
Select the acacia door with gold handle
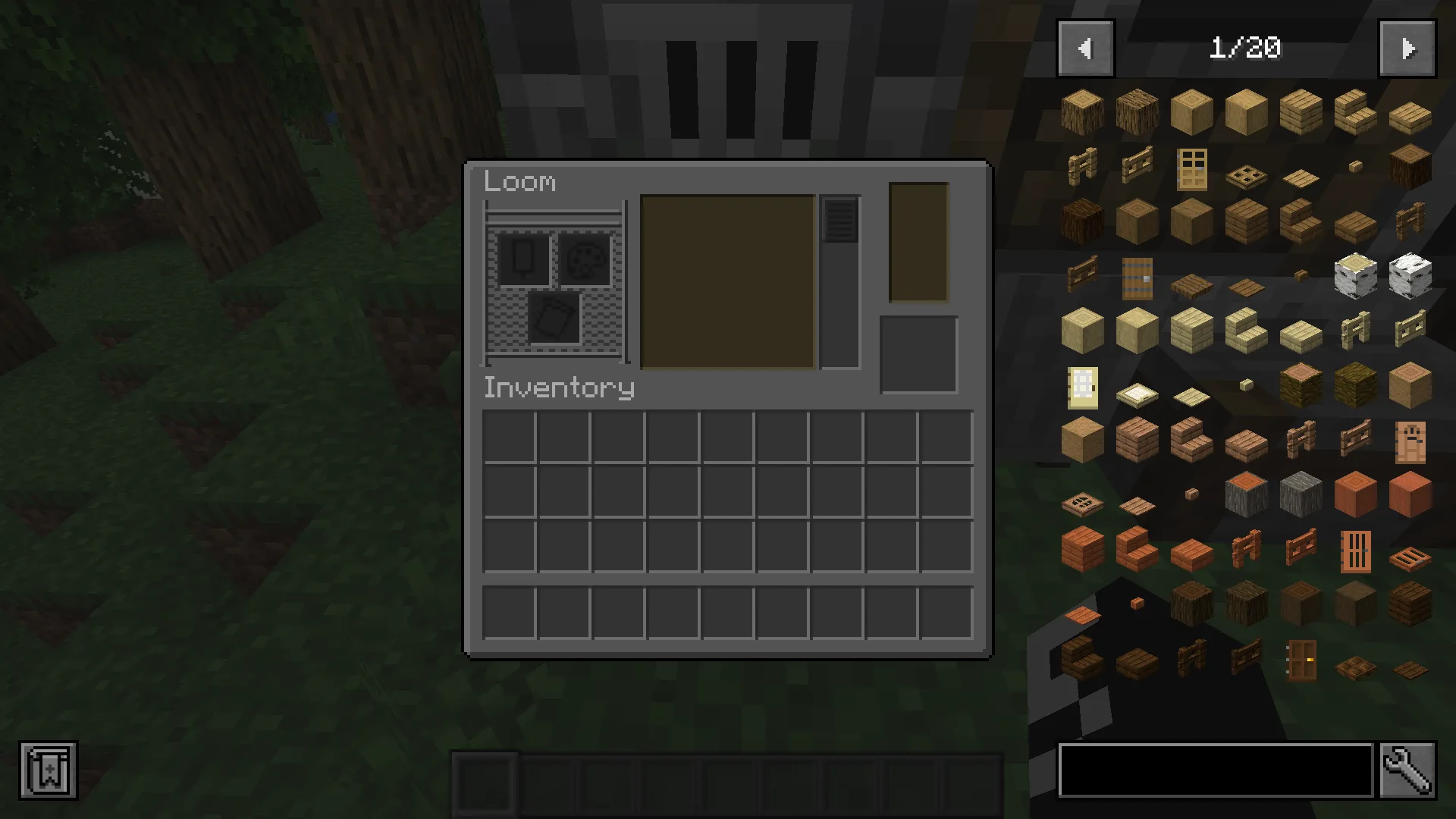coord(1301,661)
